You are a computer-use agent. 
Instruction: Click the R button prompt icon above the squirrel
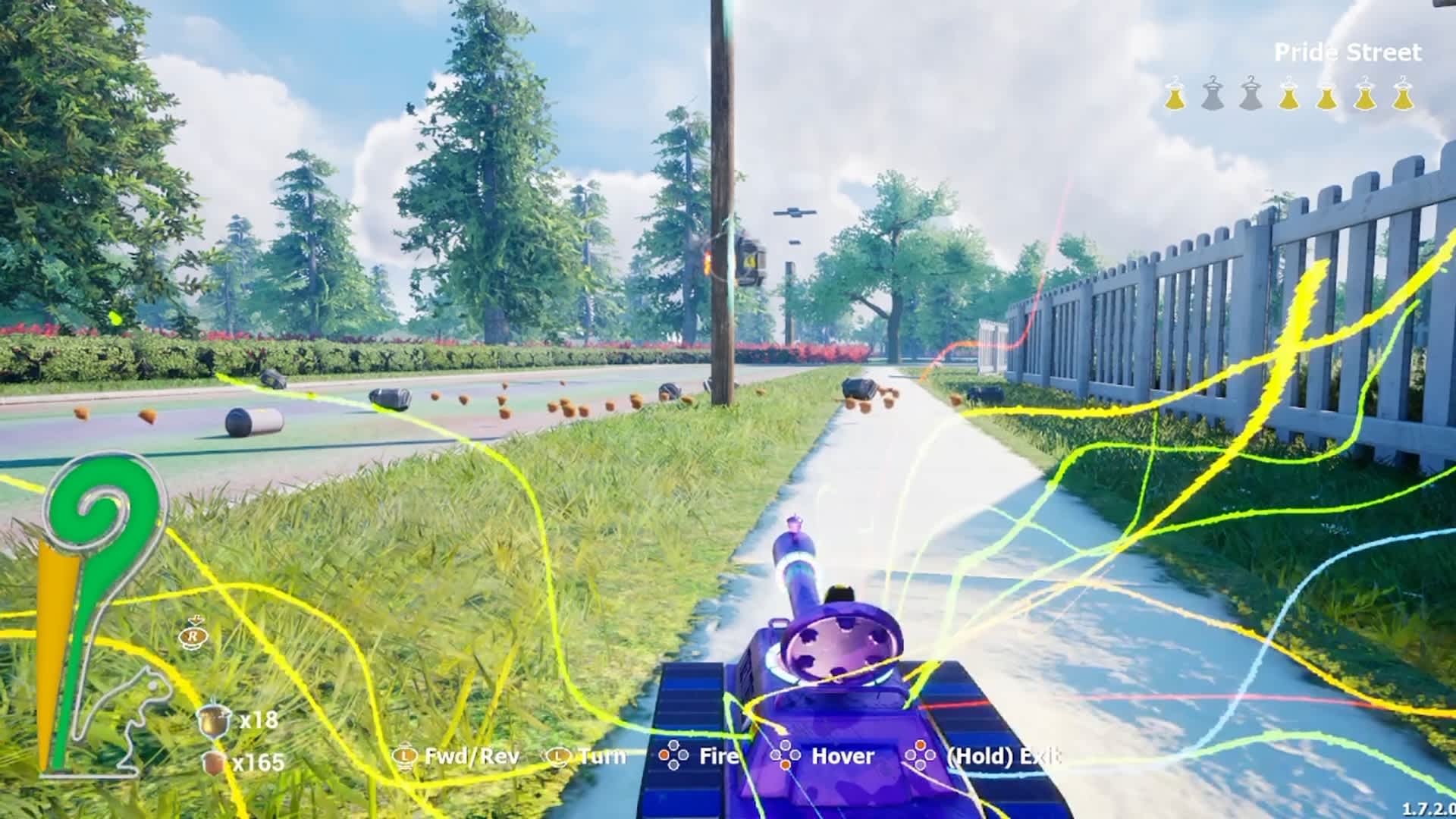[193, 637]
